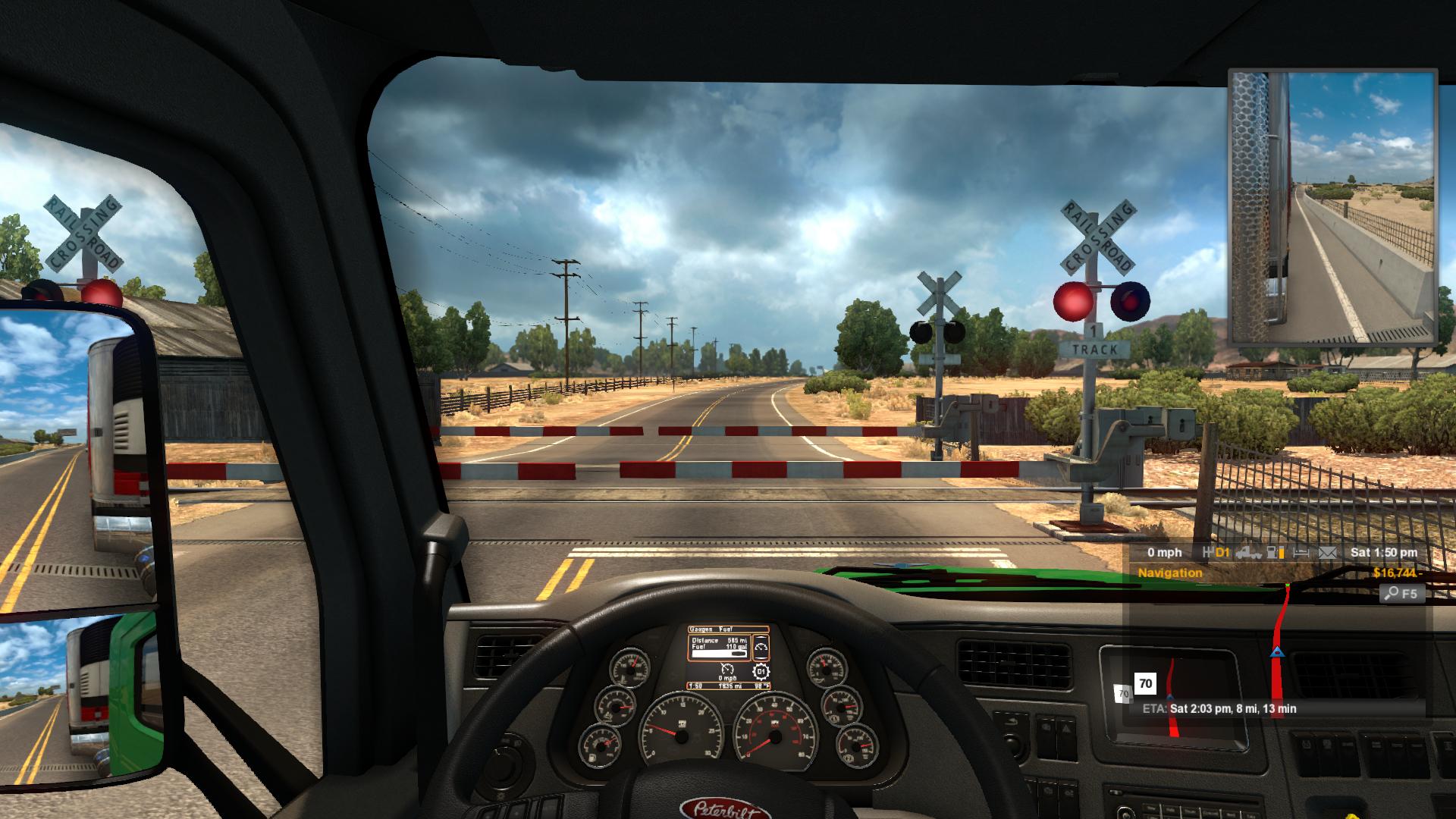
Task: Show the truck damage status icon
Action: [x=1247, y=553]
